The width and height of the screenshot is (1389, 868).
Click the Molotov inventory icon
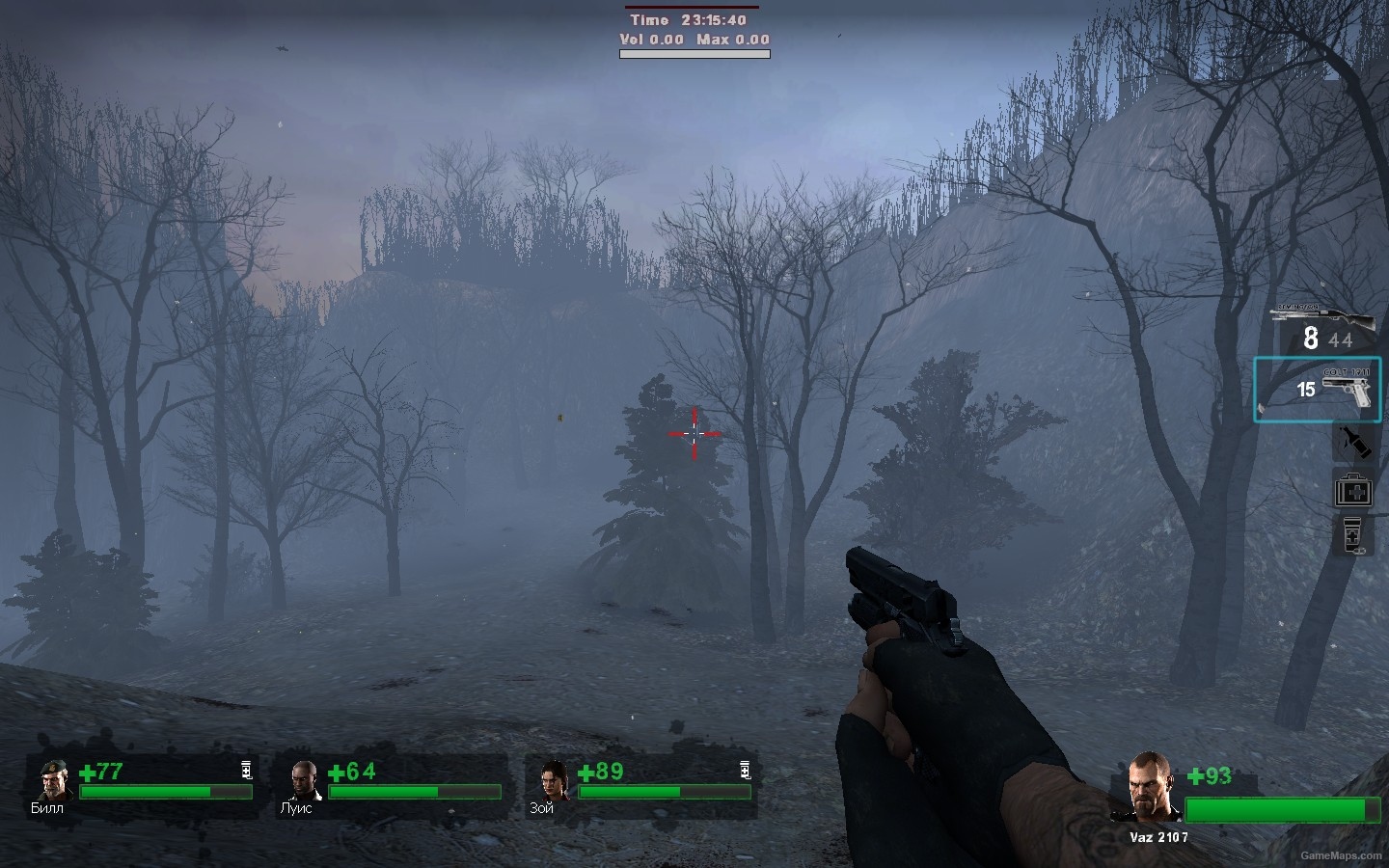pos(1353,442)
